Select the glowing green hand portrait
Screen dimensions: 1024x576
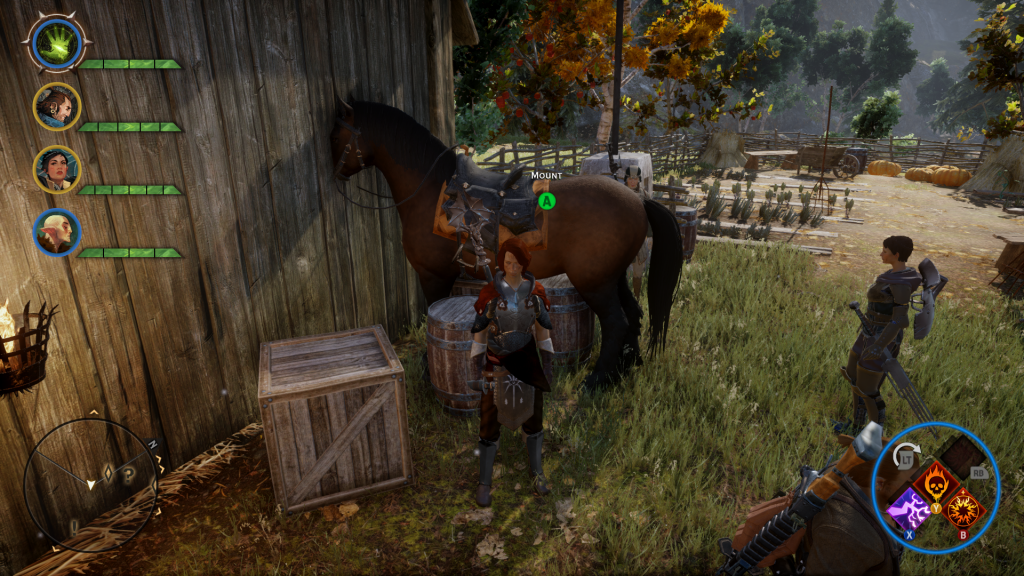point(56,42)
